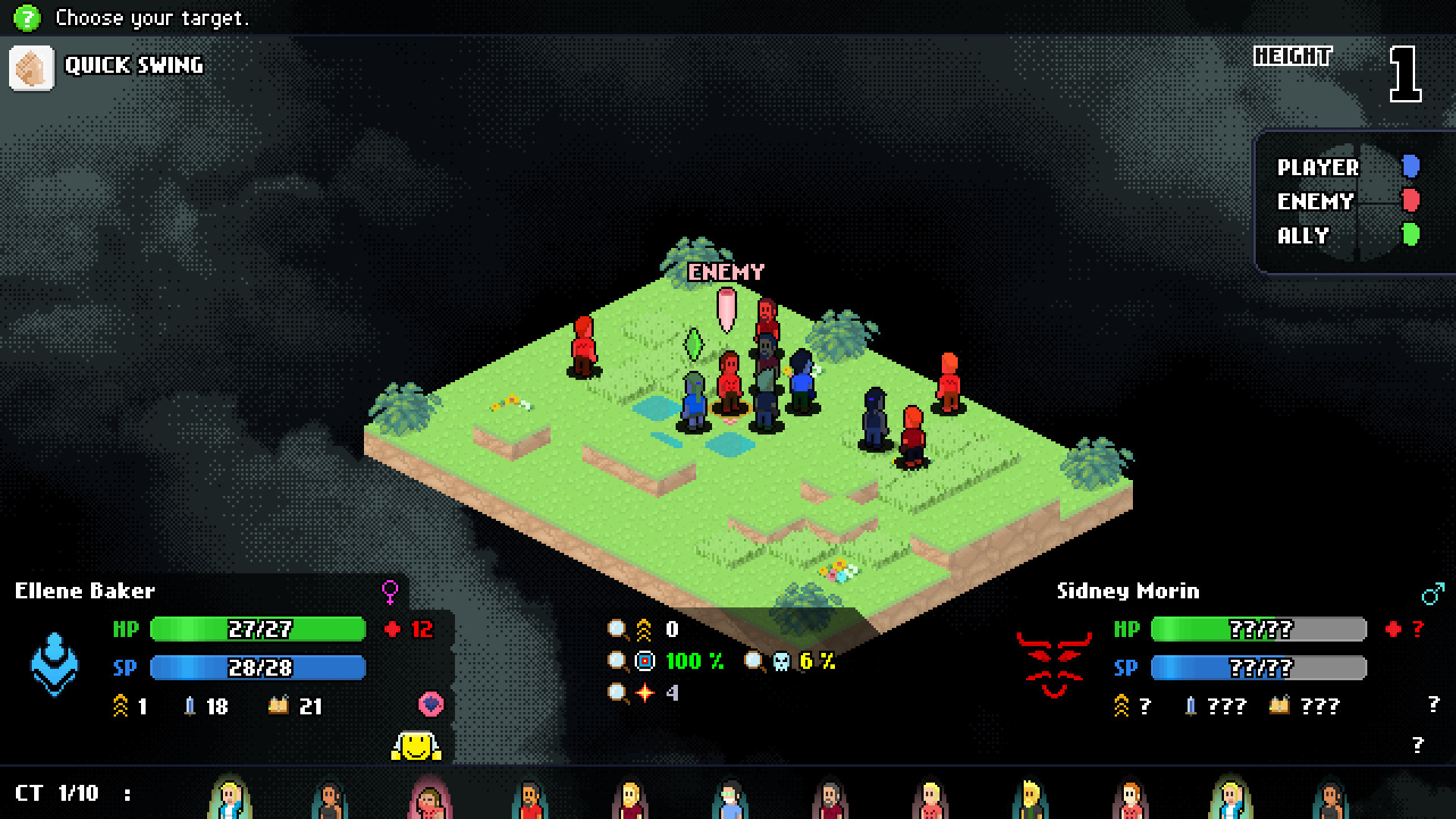Inspect the magnifier beside the chevron bonus
This screenshot has height=819, width=1456.
617,629
